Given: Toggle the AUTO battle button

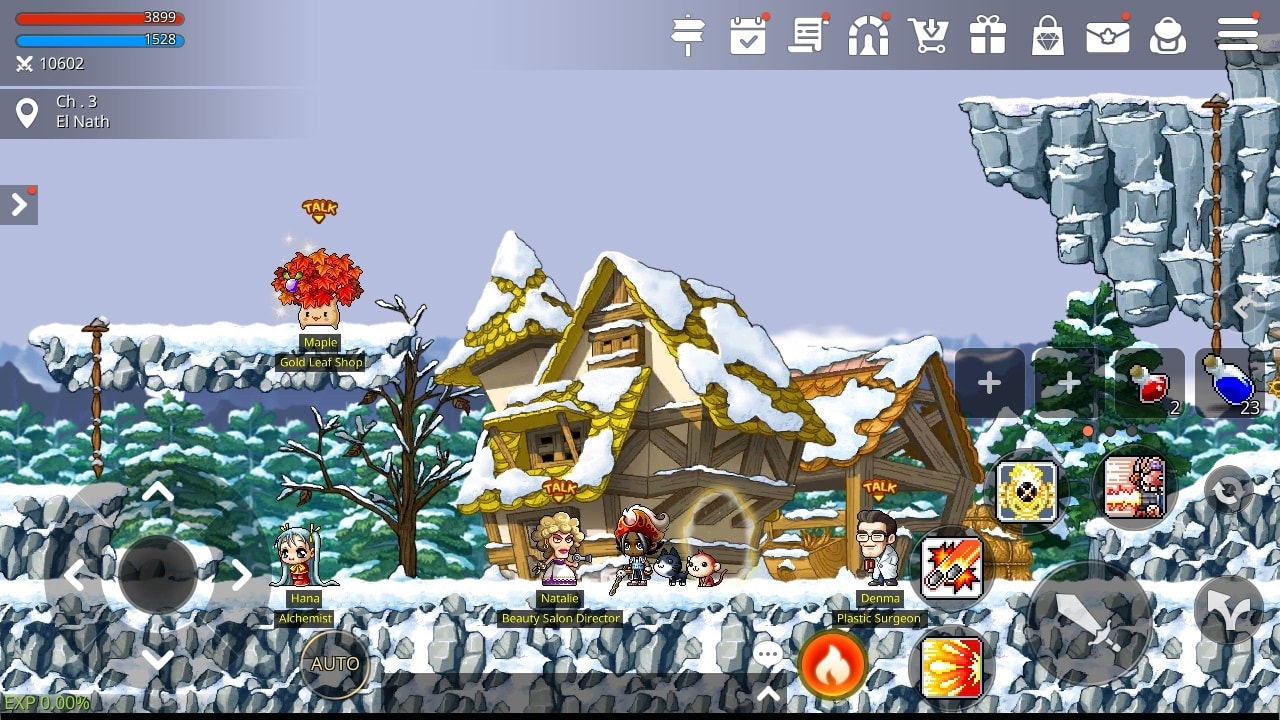Looking at the screenshot, I should click(335, 664).
